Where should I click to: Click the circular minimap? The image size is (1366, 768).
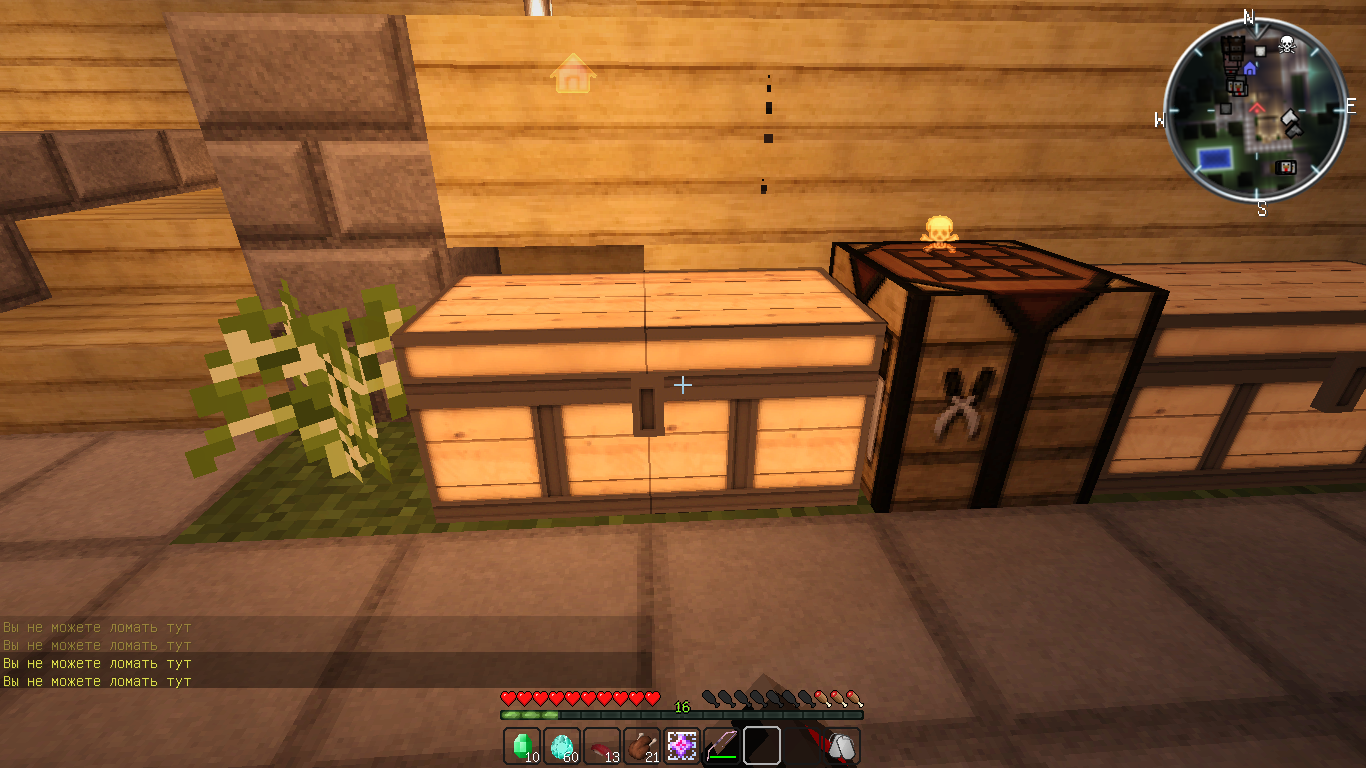click(1254, 110)
